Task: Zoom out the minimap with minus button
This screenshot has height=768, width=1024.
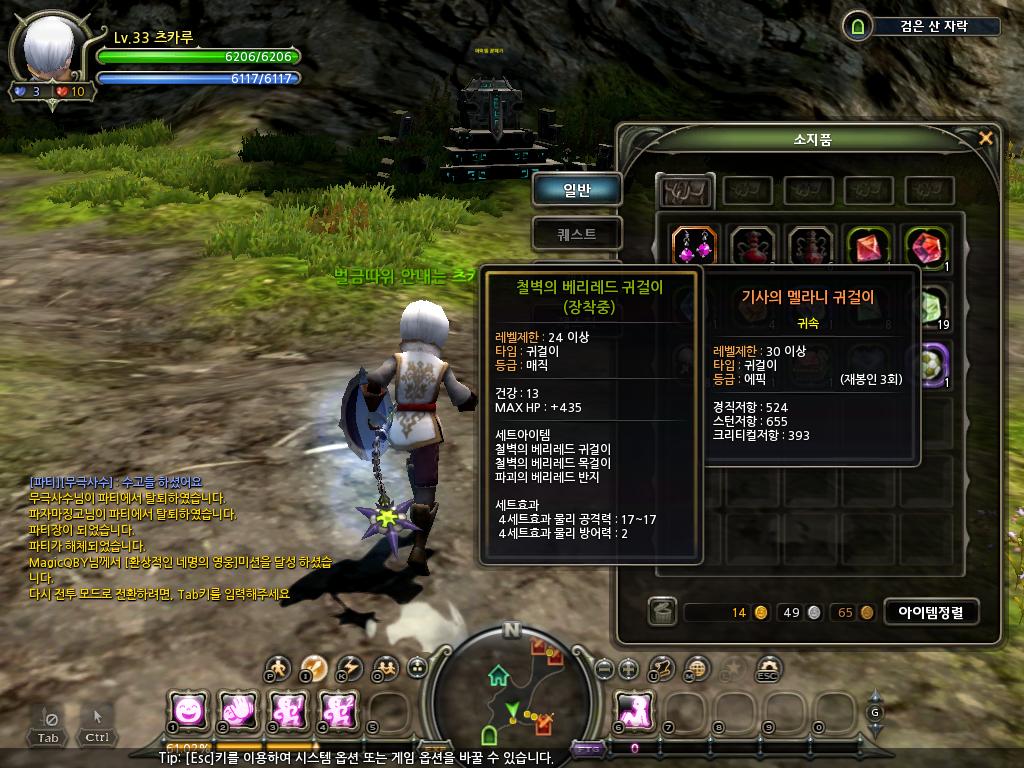Action: pos(603,667)
